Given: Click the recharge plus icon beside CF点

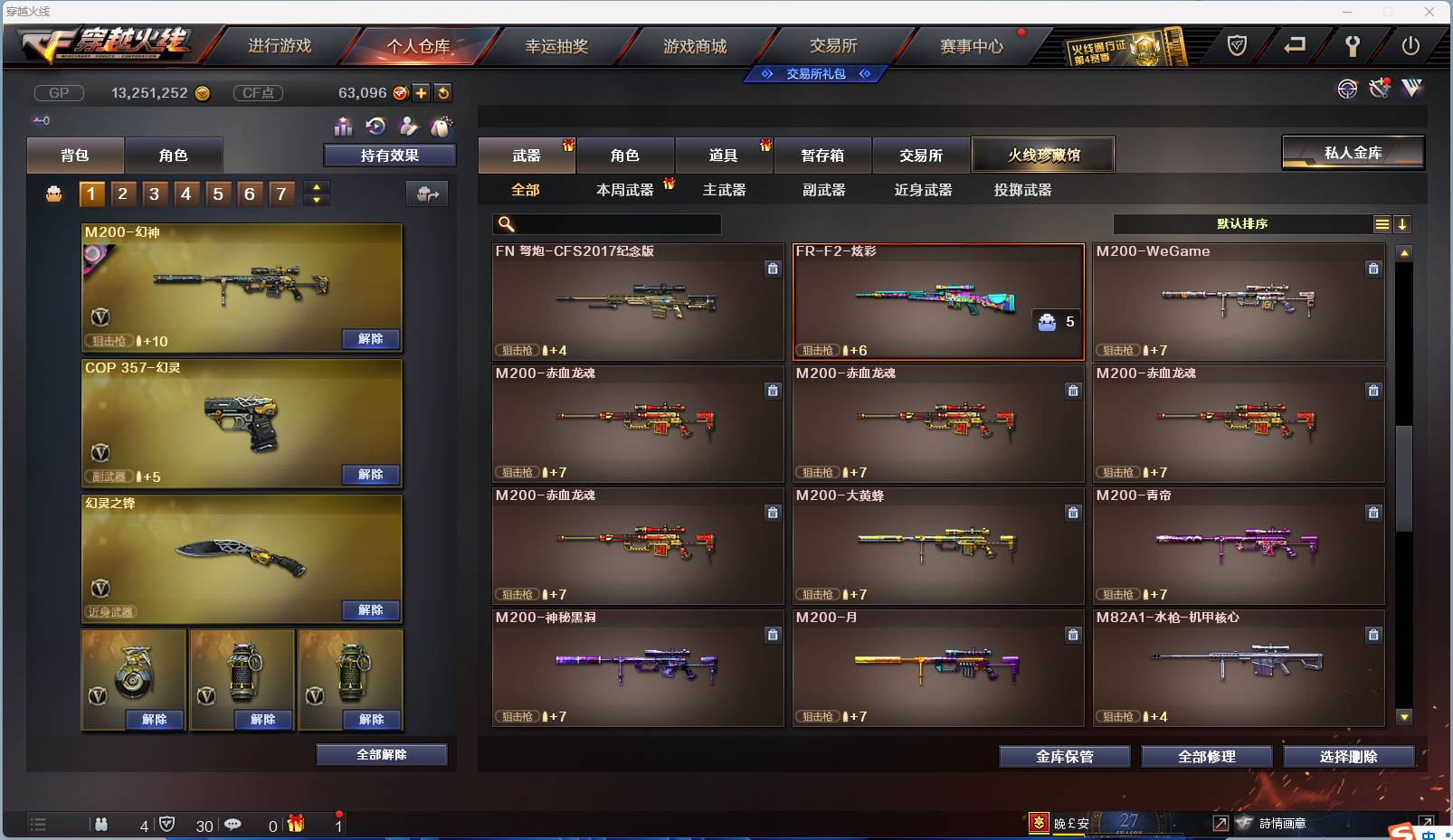Looking at the screenshot, I should pyautogui.click(x=422, y=92).
